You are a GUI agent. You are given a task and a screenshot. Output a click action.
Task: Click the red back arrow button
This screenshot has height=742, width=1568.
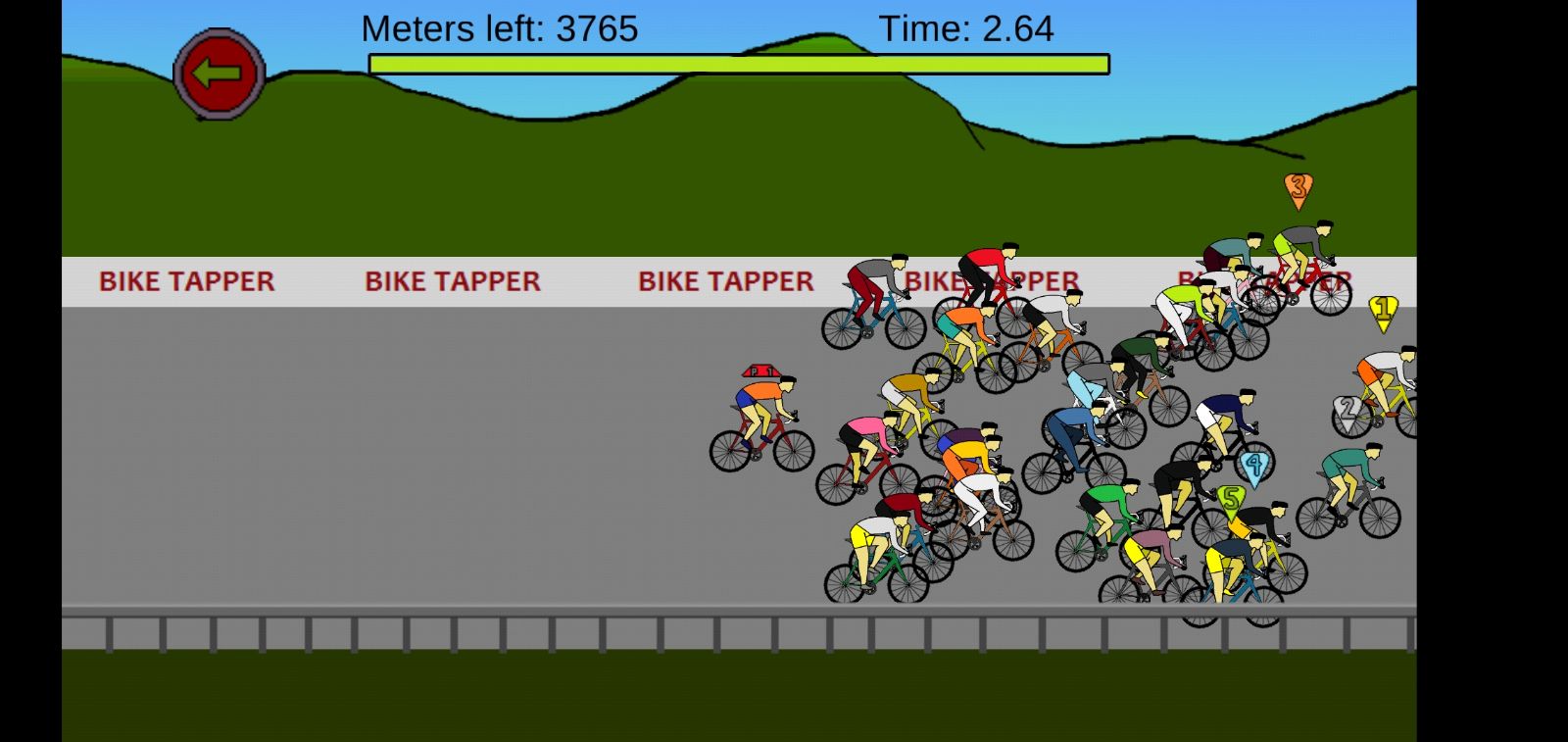(x=219, y=74)
